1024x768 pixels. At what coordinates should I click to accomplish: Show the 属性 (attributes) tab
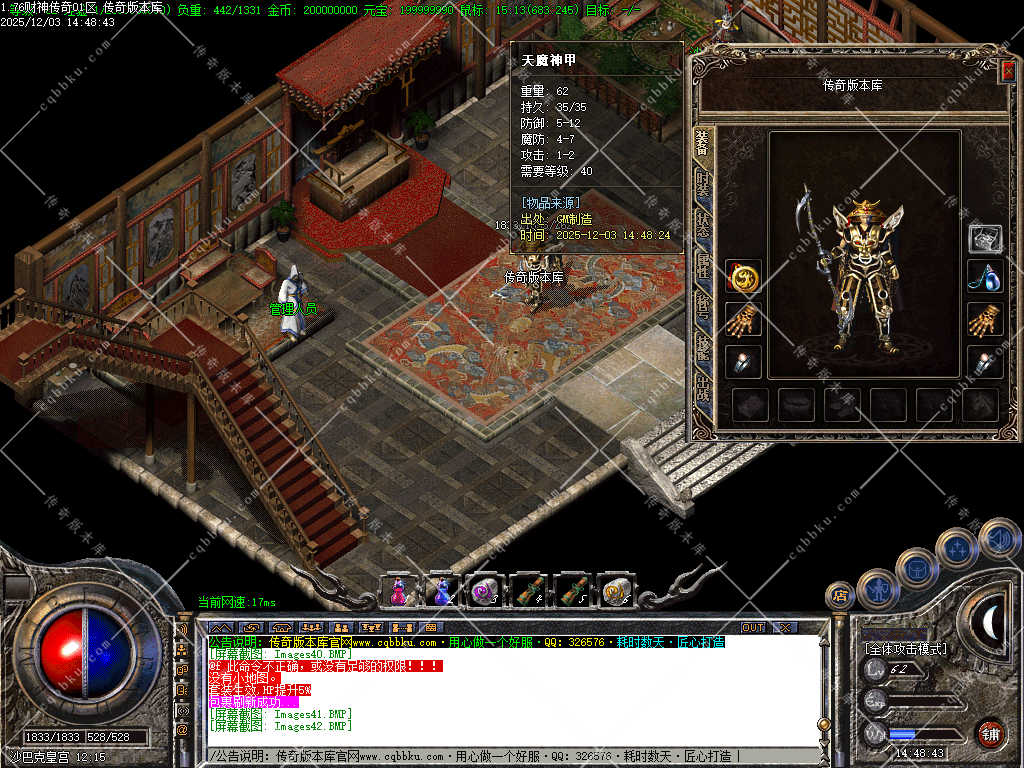tap(703, 264)
